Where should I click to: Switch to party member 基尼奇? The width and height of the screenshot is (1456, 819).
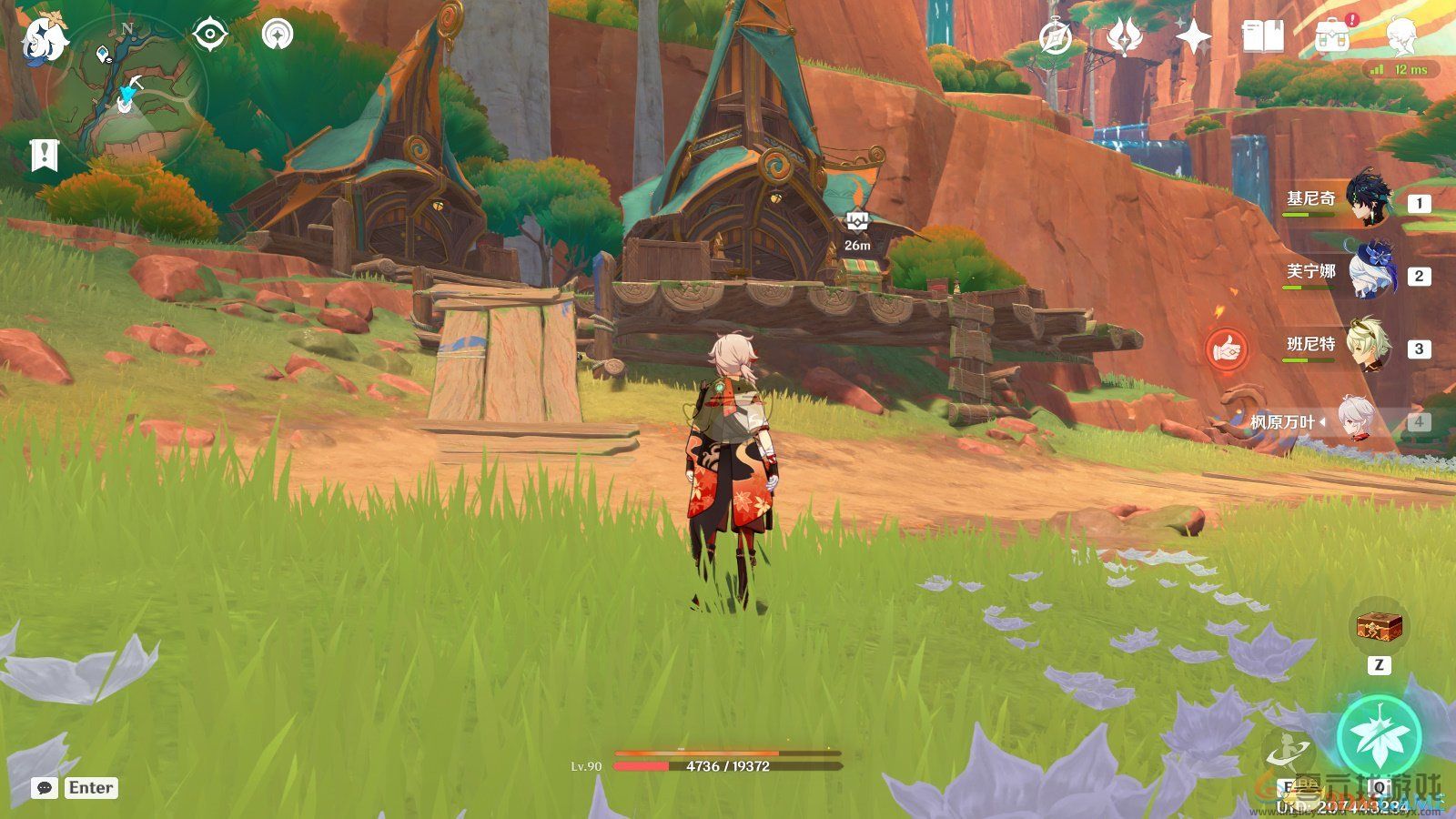(1365, 199)
